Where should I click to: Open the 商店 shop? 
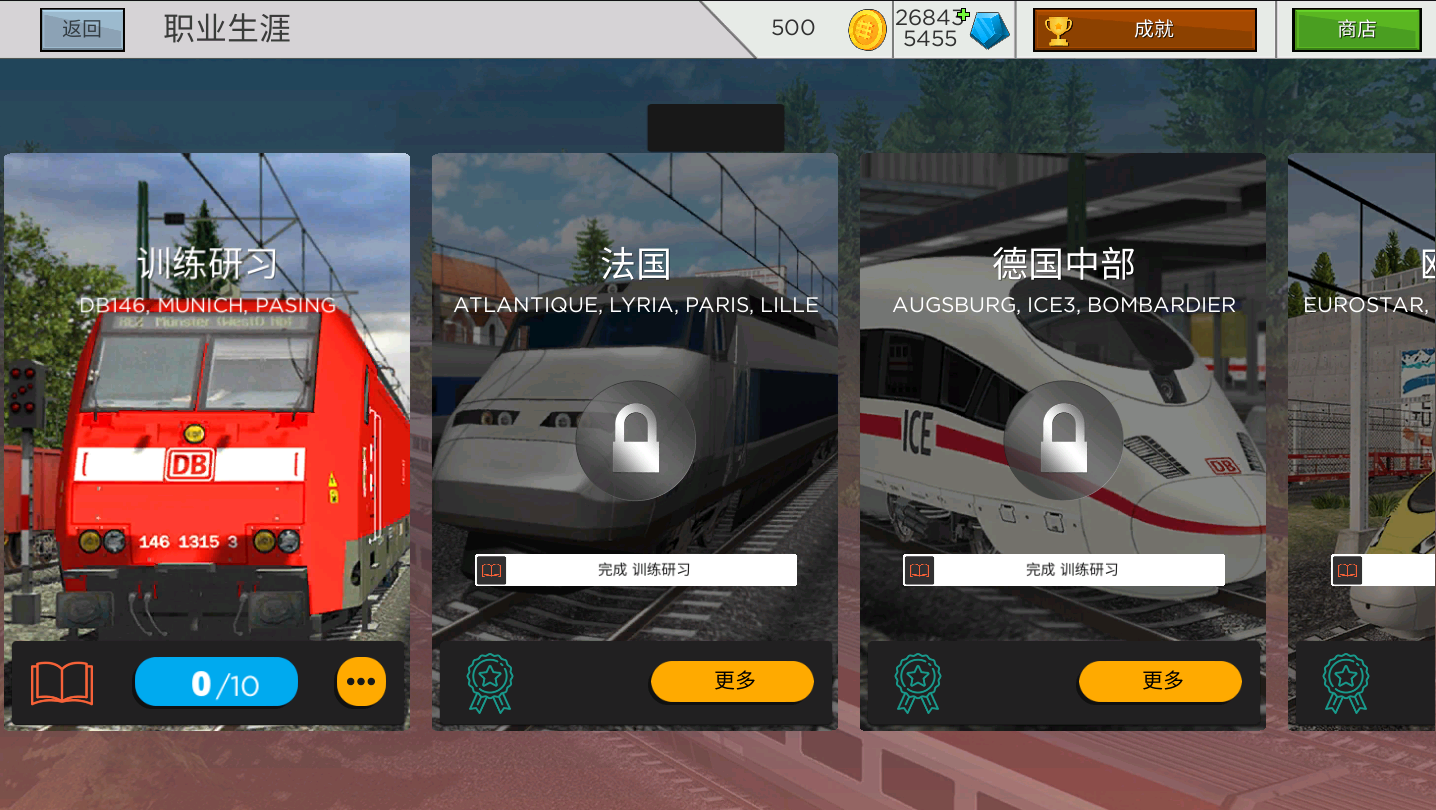tap(1355, 29)
